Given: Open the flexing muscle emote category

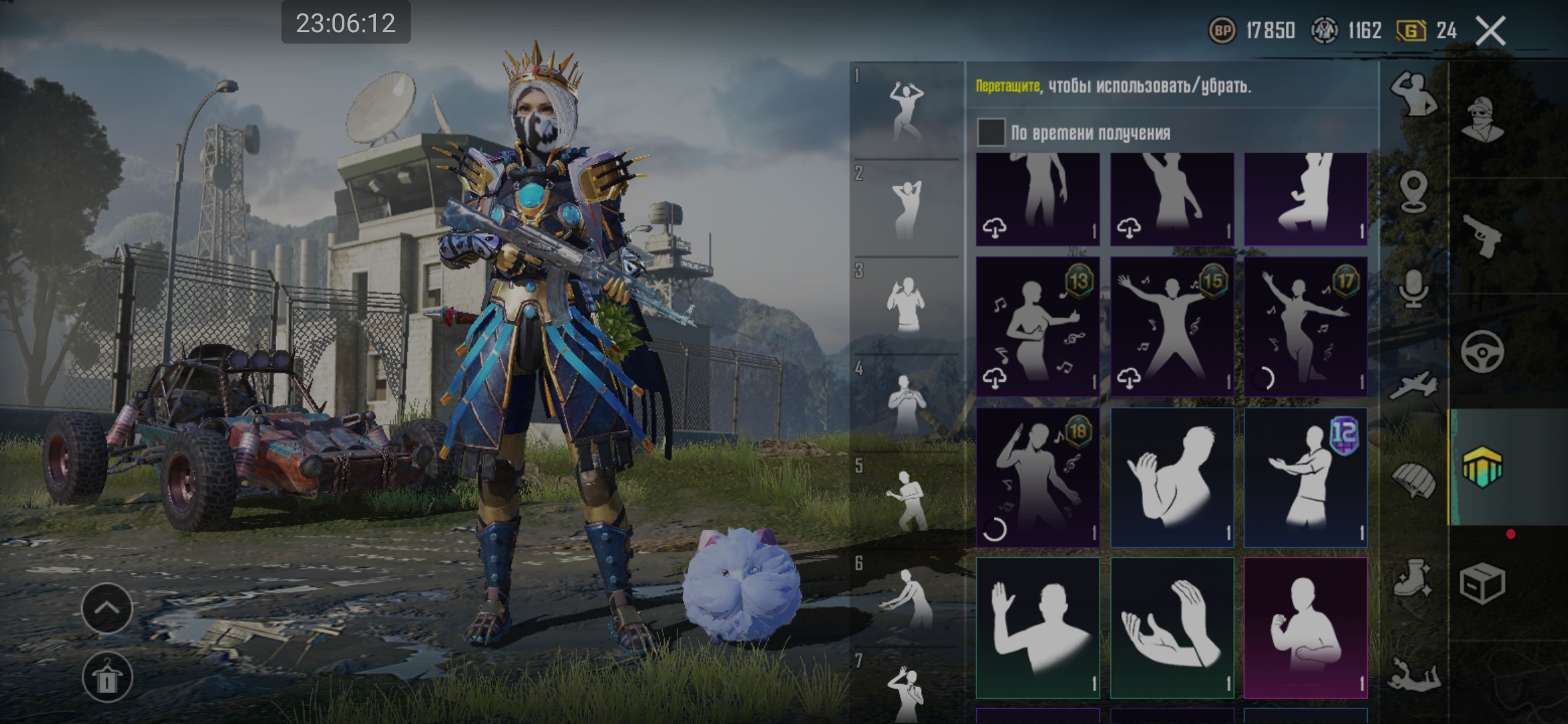Looking at the screenshot, I should click(1413, 95).
